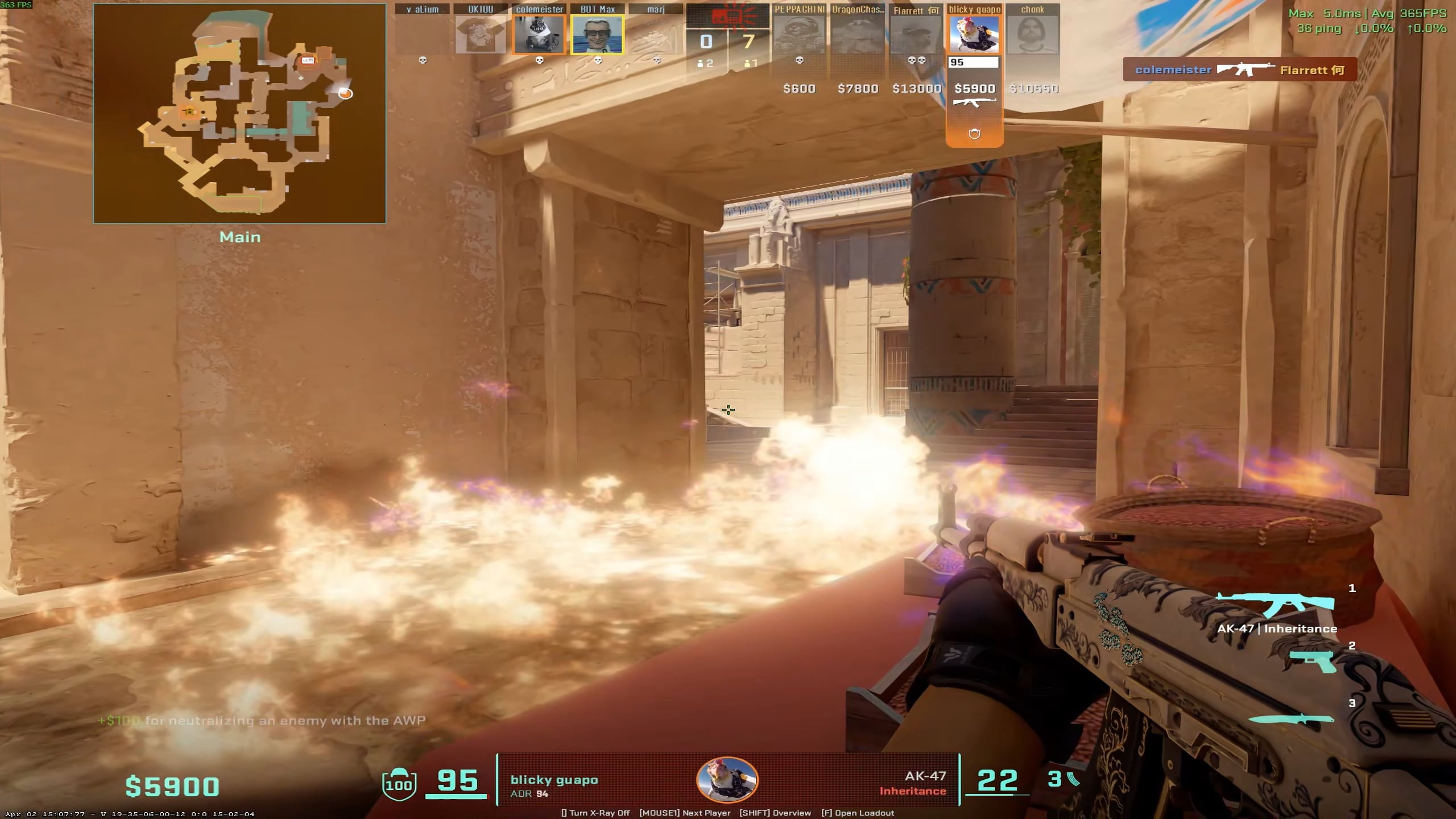The image size is (1456, 819).
Task: Select blicky guapo's top-bar avatar
Action: point(974,35)
